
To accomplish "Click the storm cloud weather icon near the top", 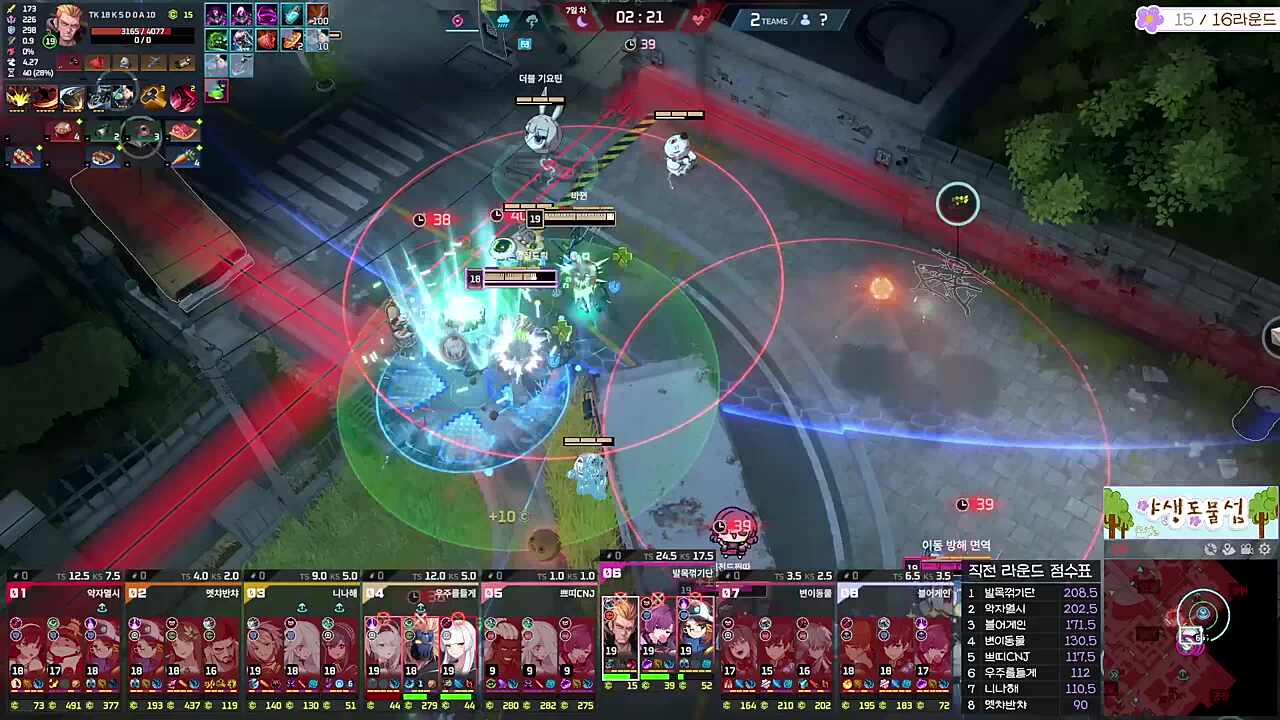I will 532,21.
